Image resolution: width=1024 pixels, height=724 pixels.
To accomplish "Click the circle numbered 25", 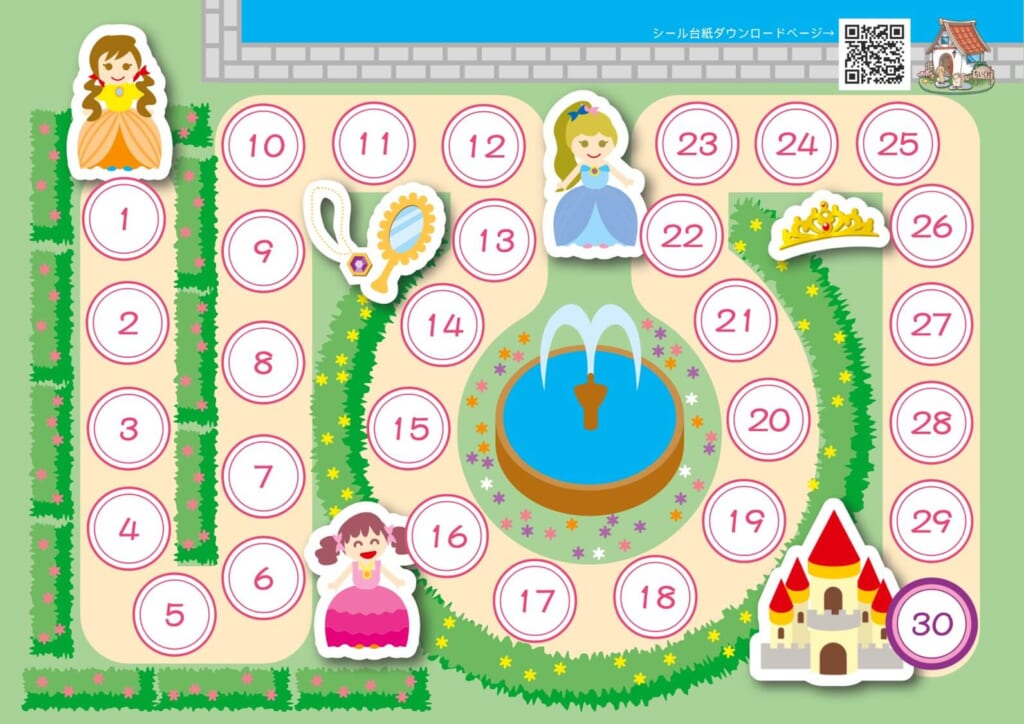I will pyautogui.click(x=898, y=144).
